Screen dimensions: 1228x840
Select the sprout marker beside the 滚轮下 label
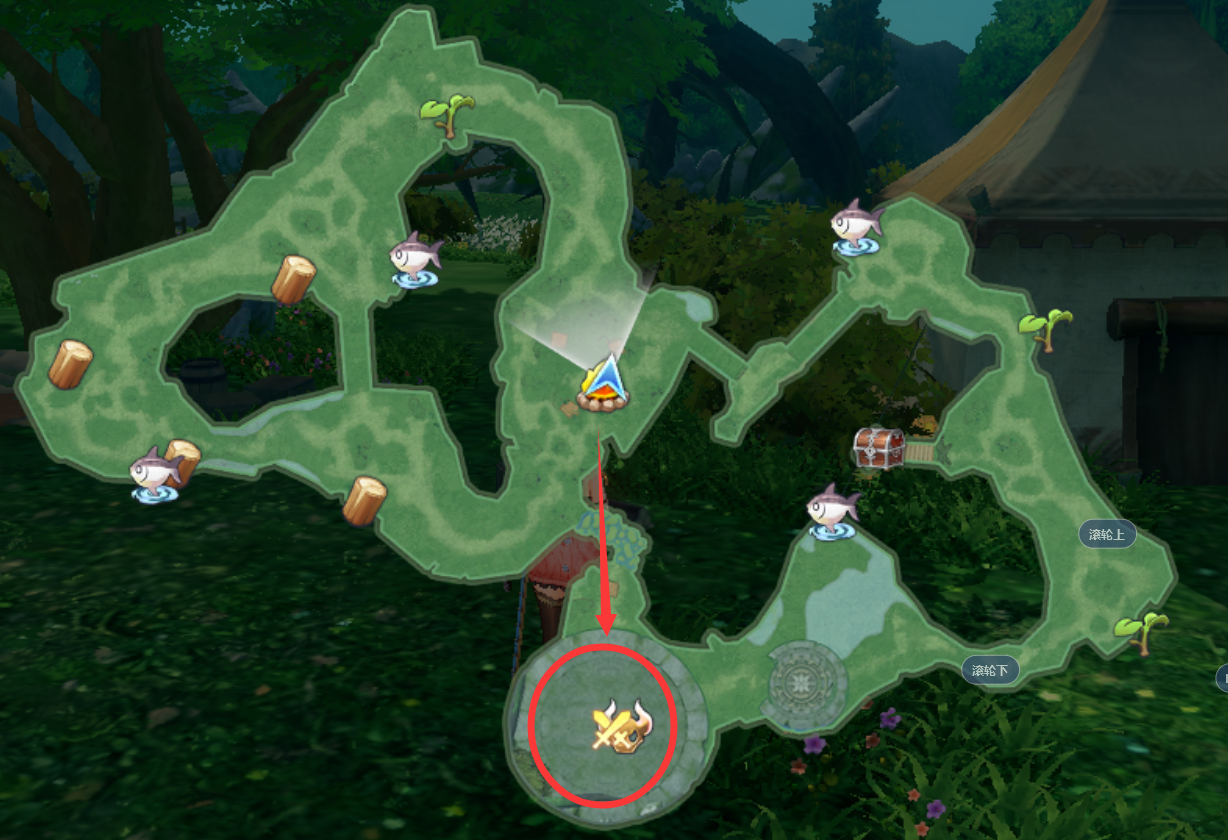tap(1141, 631)
